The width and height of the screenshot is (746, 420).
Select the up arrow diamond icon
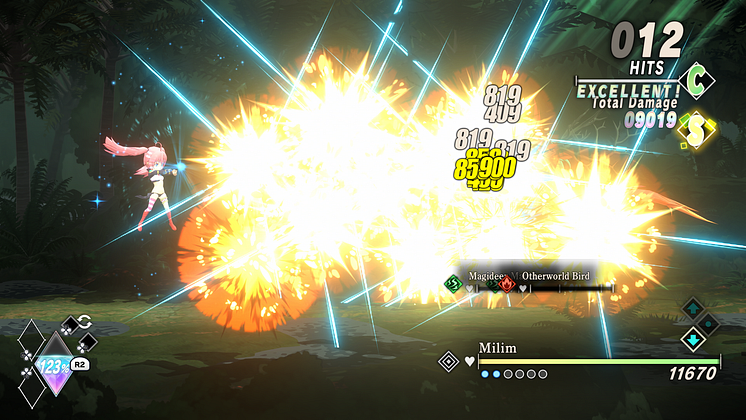click(x=692, y=308)
